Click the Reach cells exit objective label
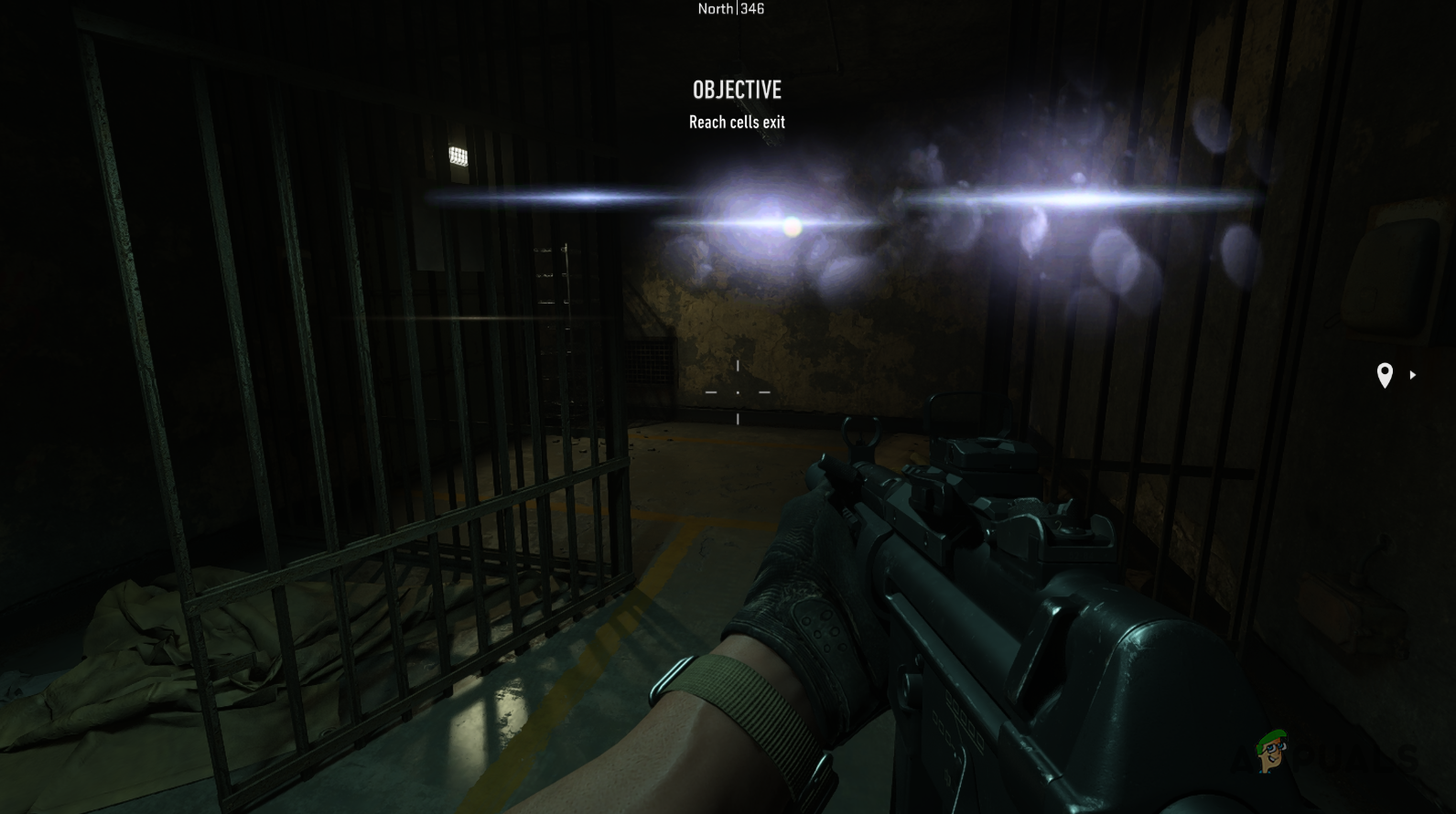 (x=737, y=122)
